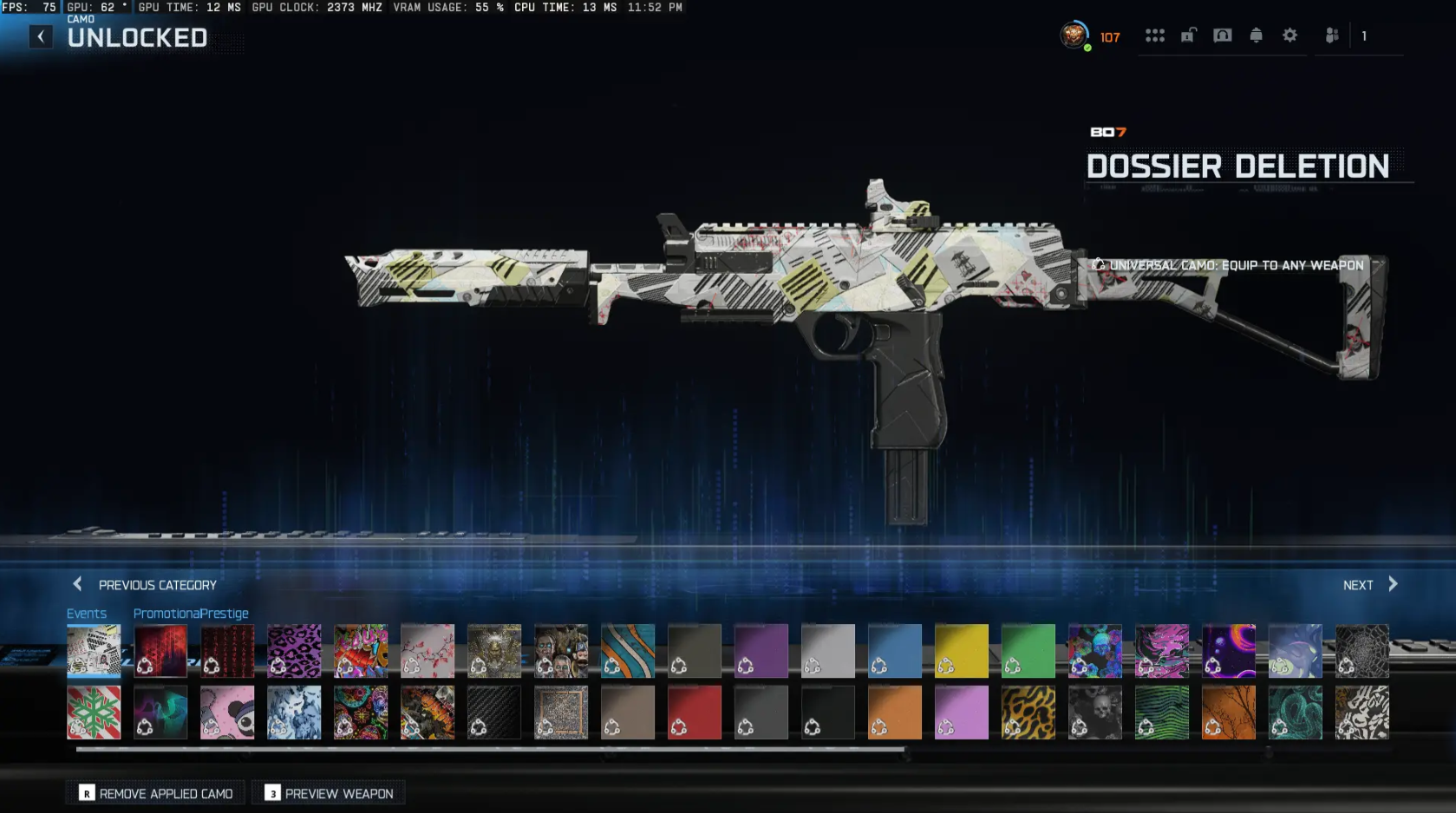1456x813 pixels.
Task: Equip the purple leopard print camo
Action: pos(294,650)
